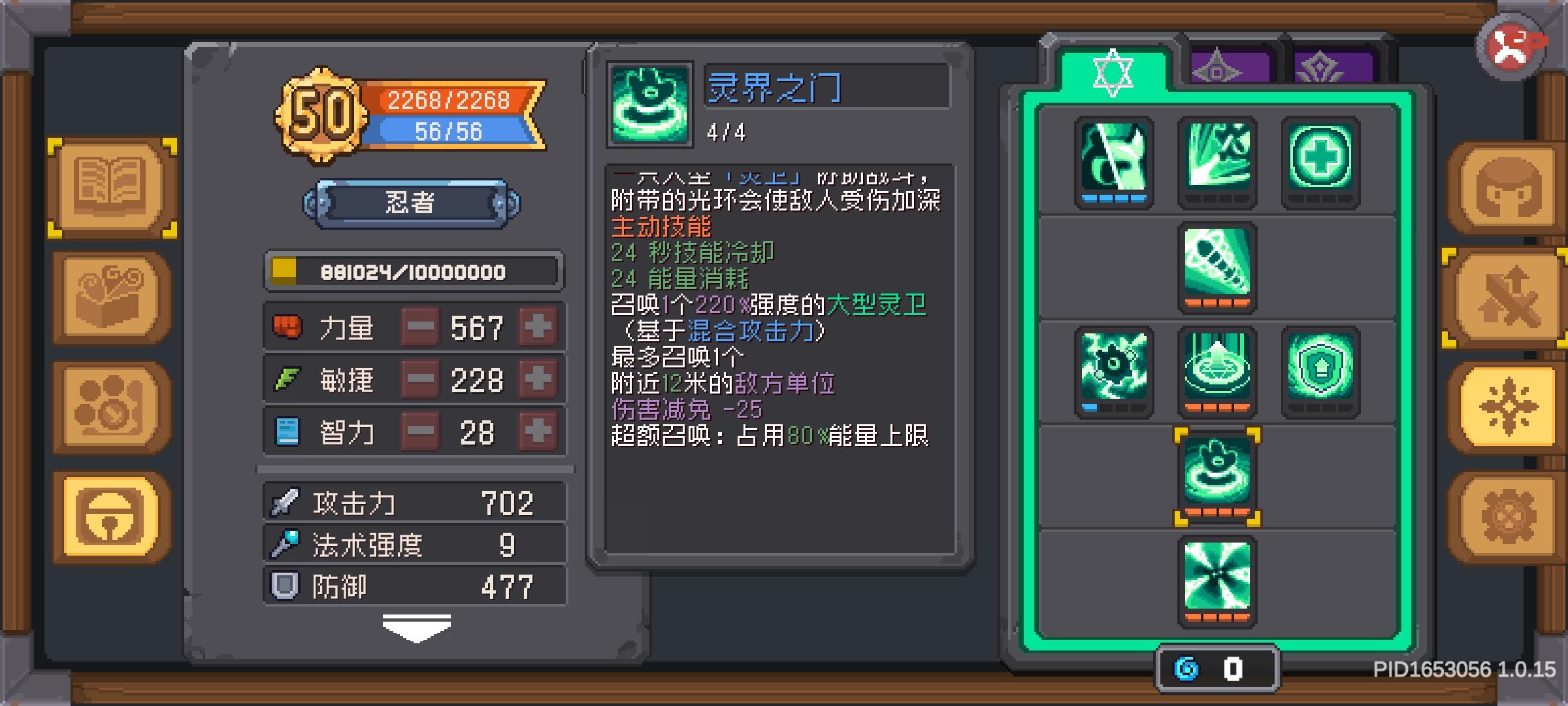This screenshot has width=1568, height=706.
Task: Click + to increase 力量 strength
Action: coord(537,327)
